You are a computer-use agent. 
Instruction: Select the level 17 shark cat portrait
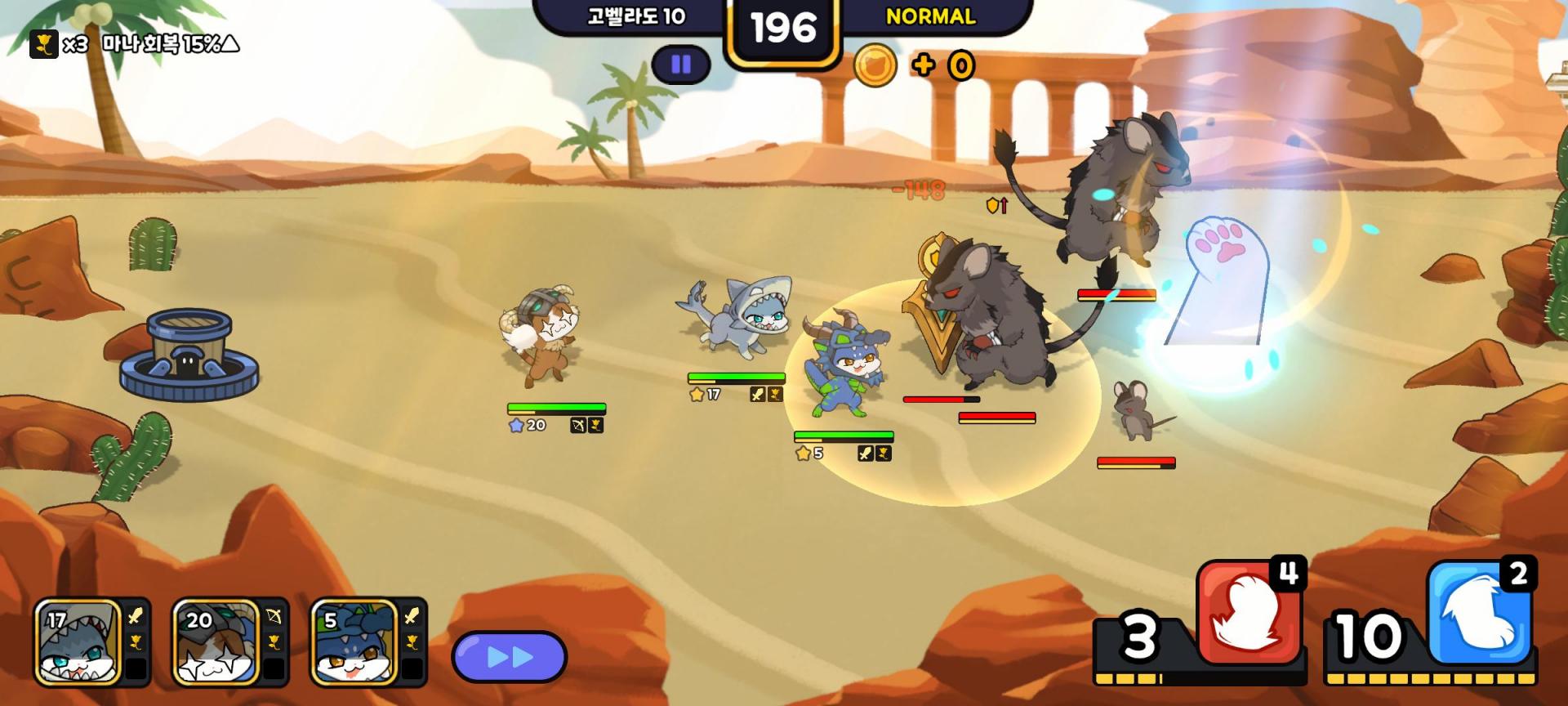(78, 643)
